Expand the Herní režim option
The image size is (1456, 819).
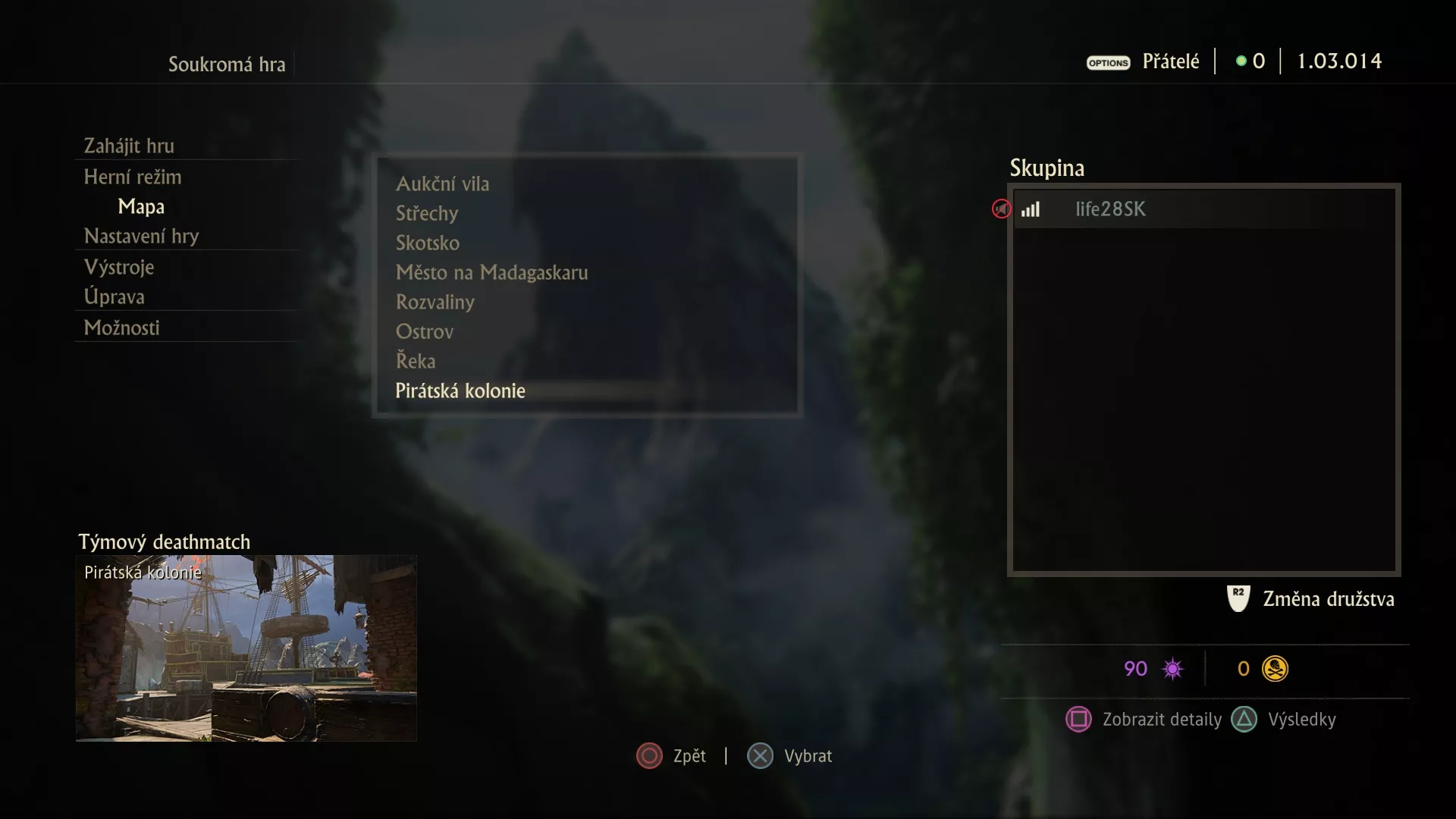[x=133, y=177]
